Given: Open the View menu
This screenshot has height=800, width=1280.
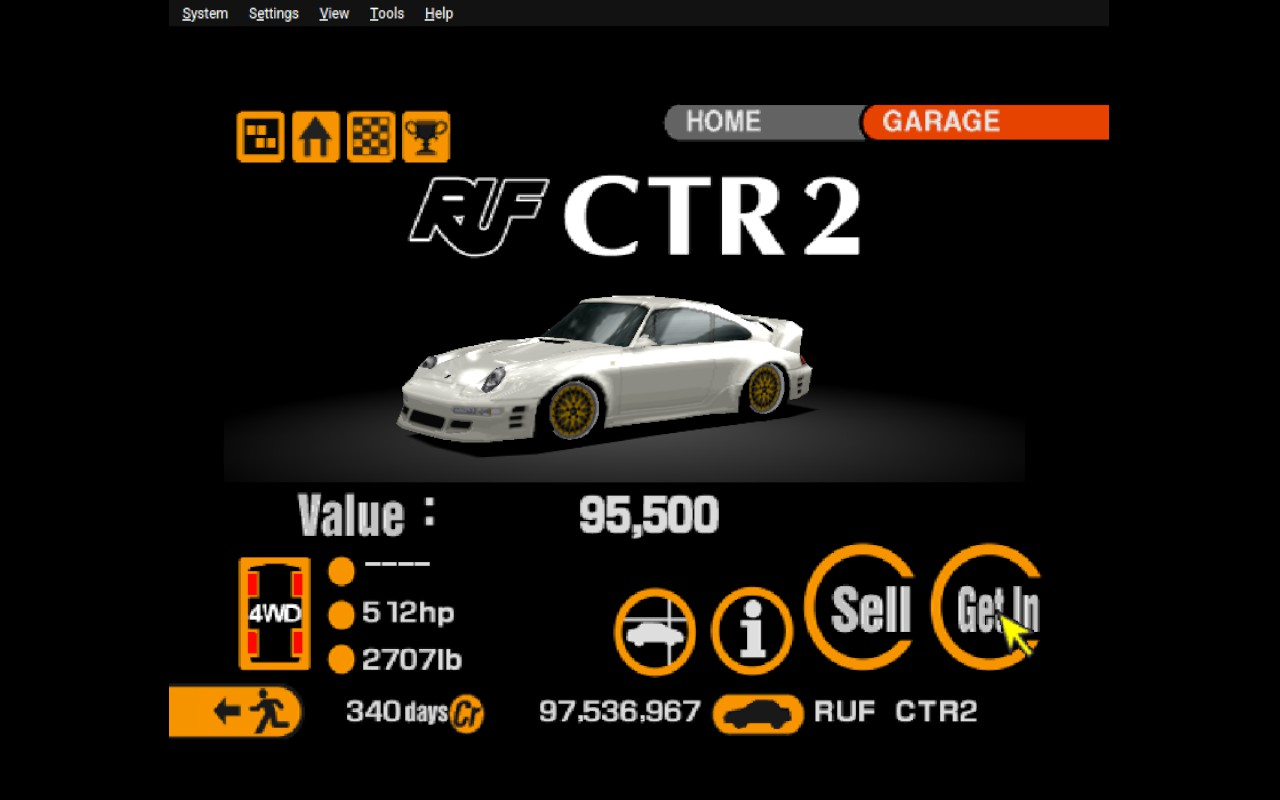Looking at the screenshot, I should click(x=334, y=13).
